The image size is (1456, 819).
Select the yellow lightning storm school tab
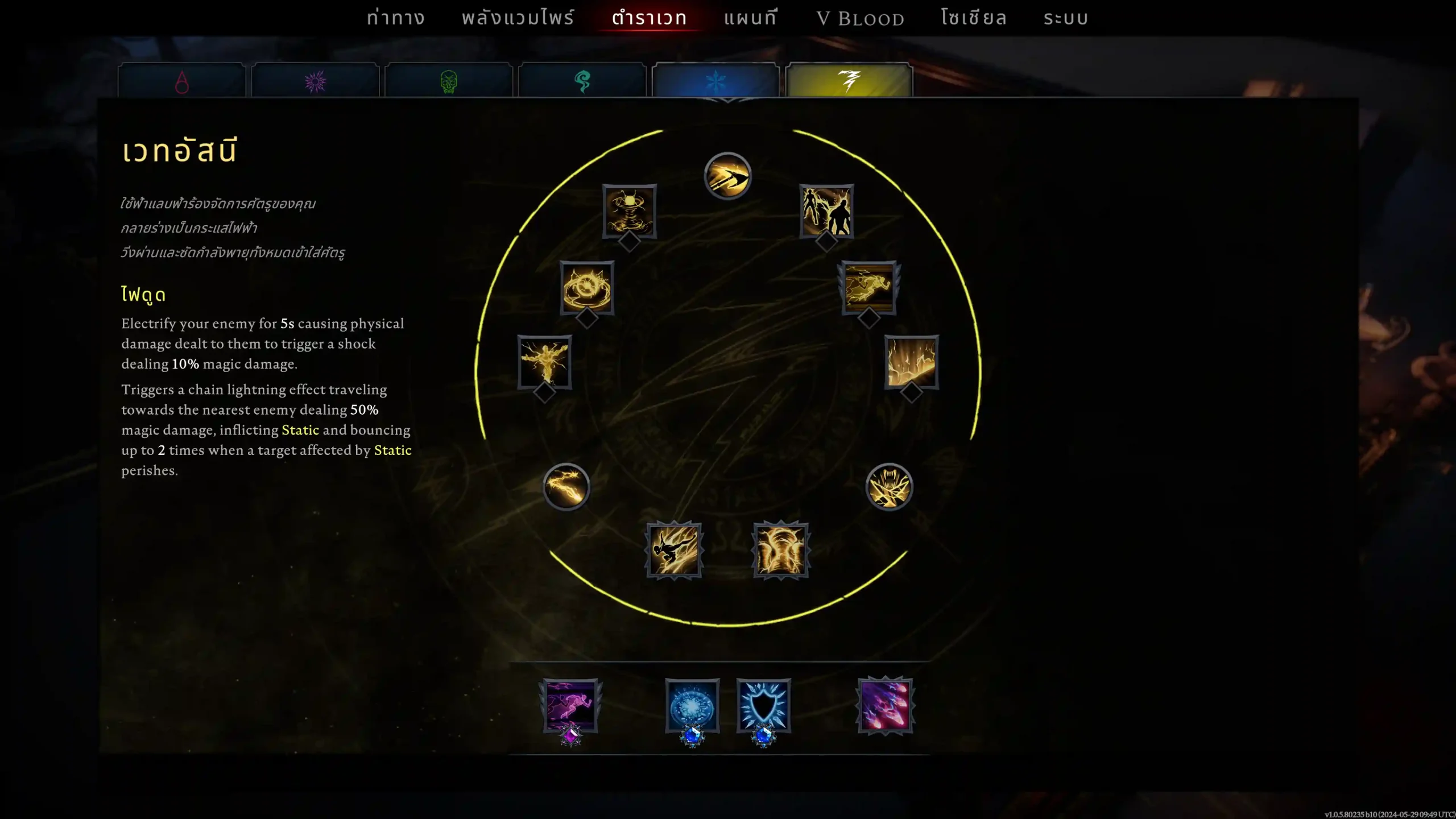pyautogui.click(x=849, y=81)
